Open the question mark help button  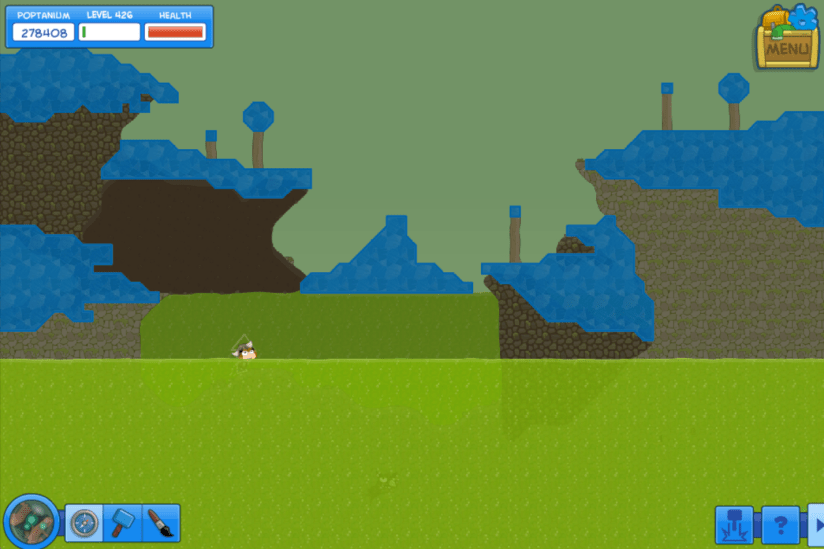tap(781, 524)
